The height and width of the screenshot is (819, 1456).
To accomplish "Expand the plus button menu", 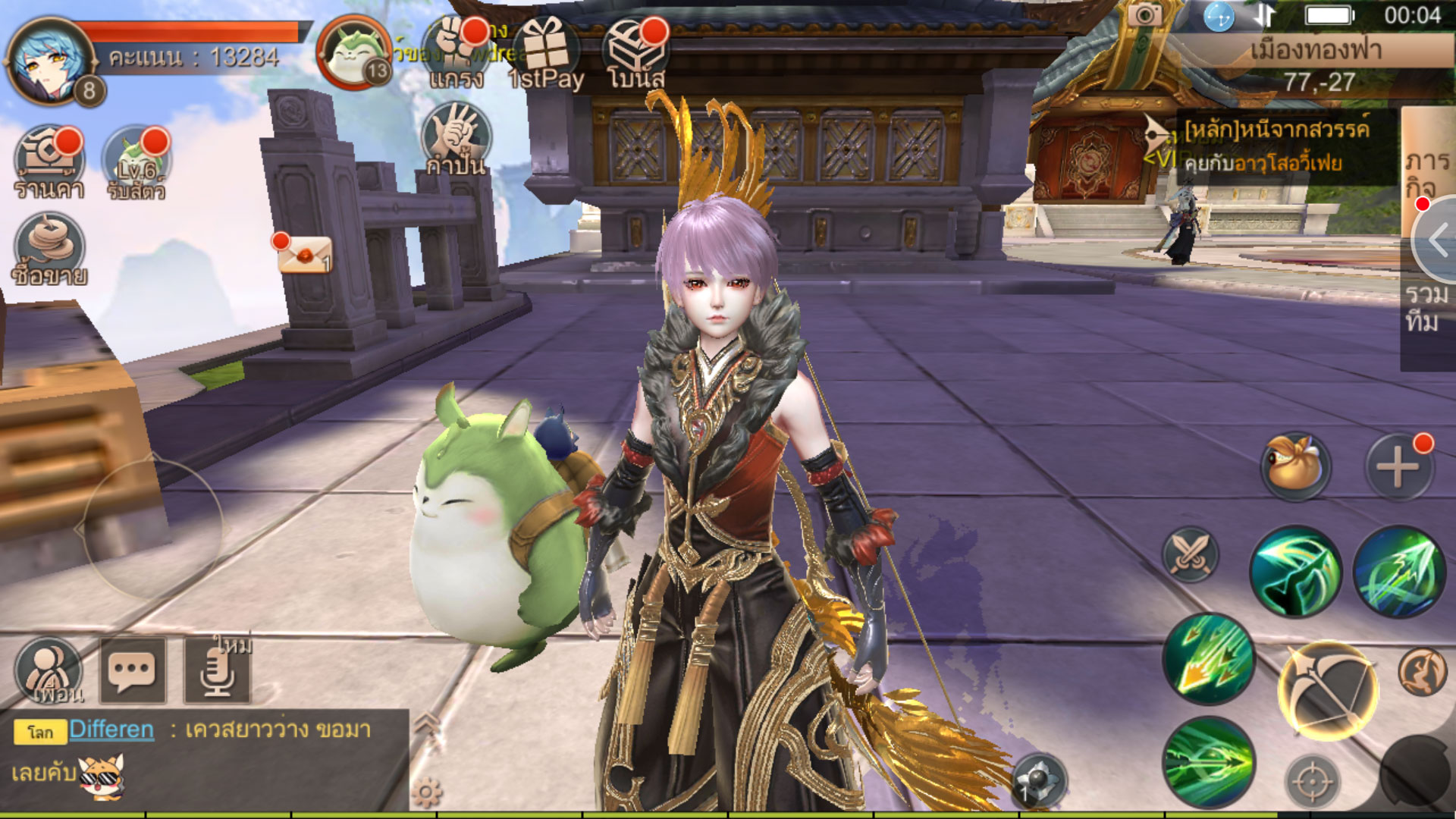I will (x=1398, y=466).
